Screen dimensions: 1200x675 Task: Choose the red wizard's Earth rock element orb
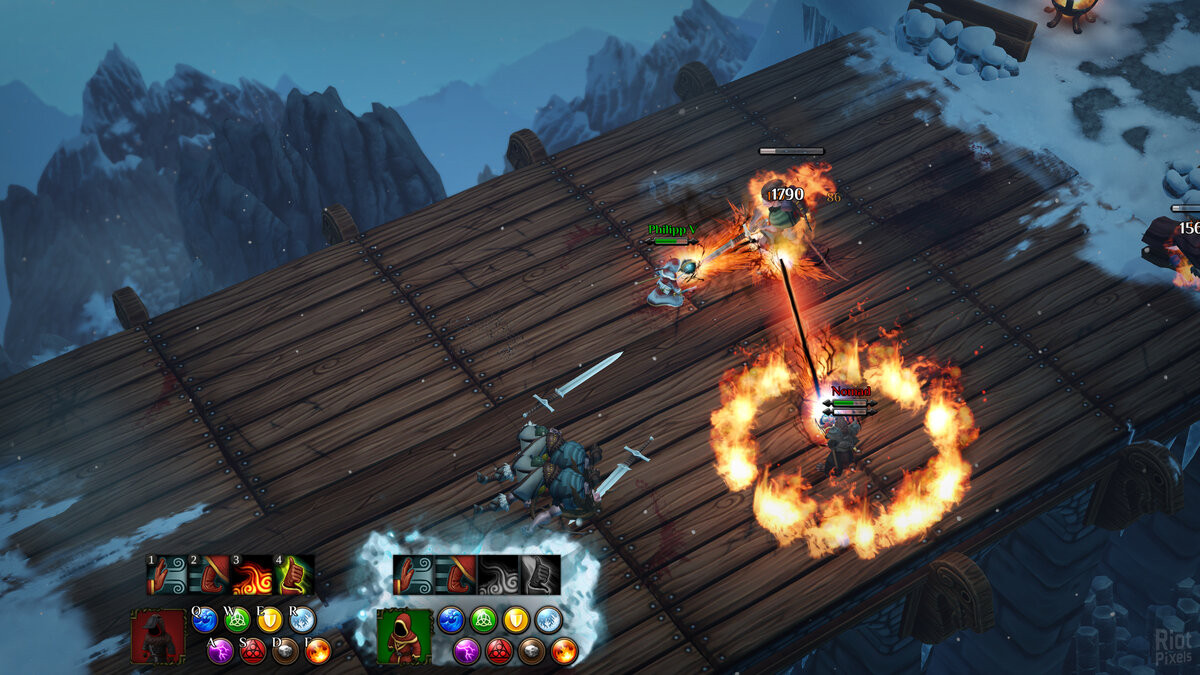point(286,652)
